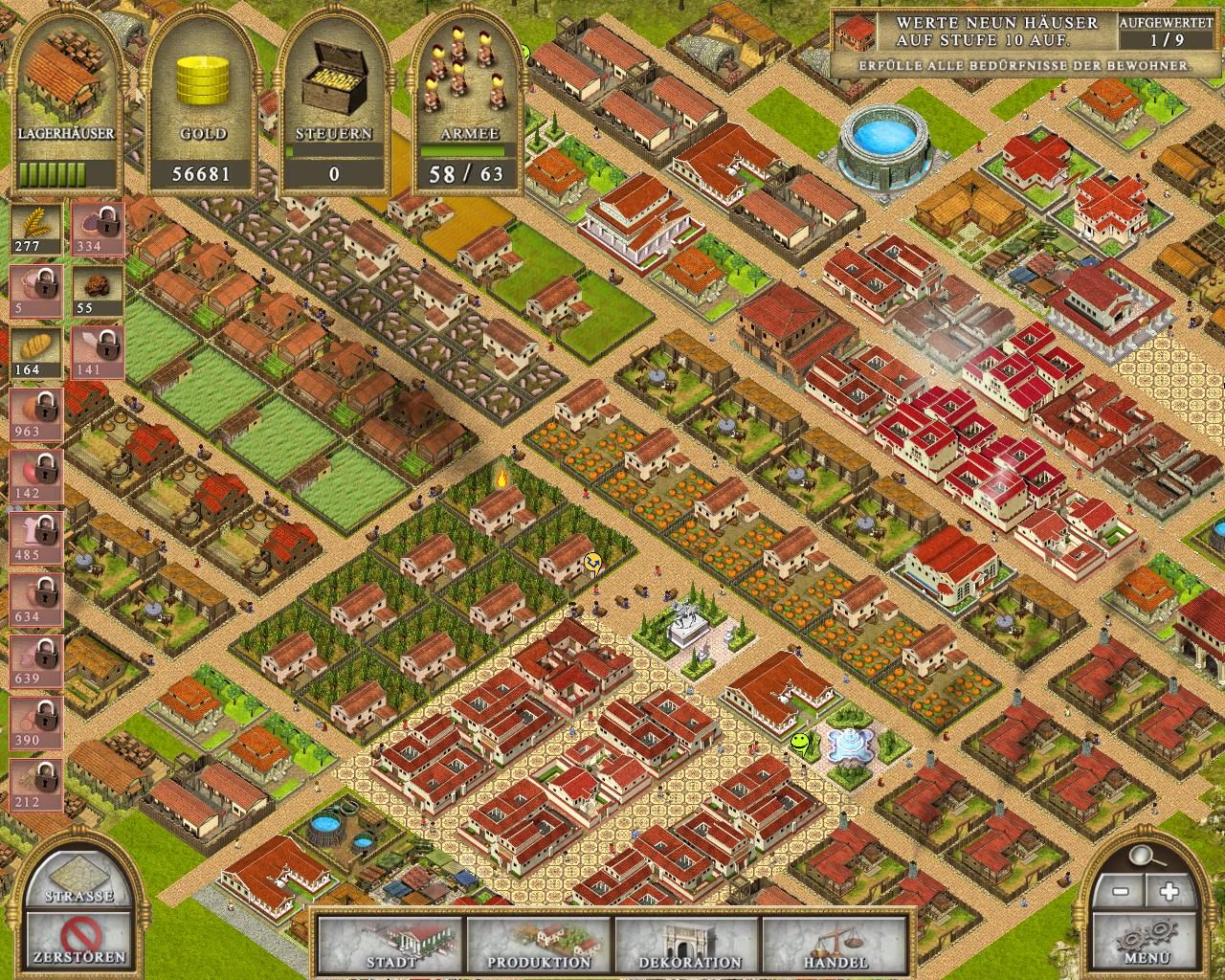The image size is (1225, 980).
Task: Zoom in with the plus button
Action: pyautogui.click(x=1168, y=892)
